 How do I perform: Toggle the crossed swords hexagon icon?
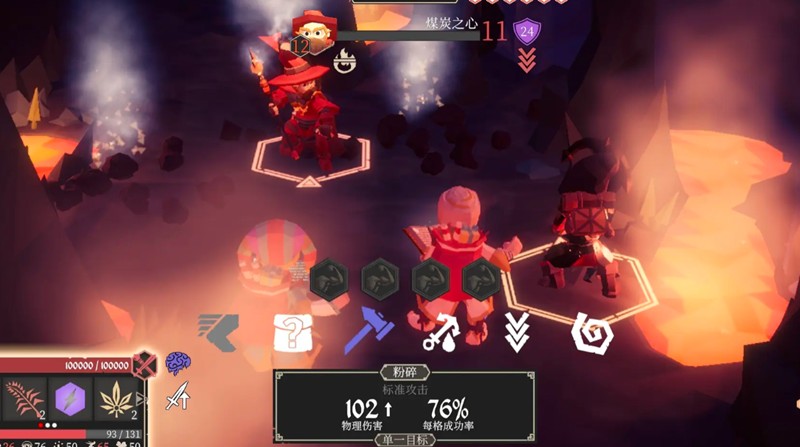(145, 364)
